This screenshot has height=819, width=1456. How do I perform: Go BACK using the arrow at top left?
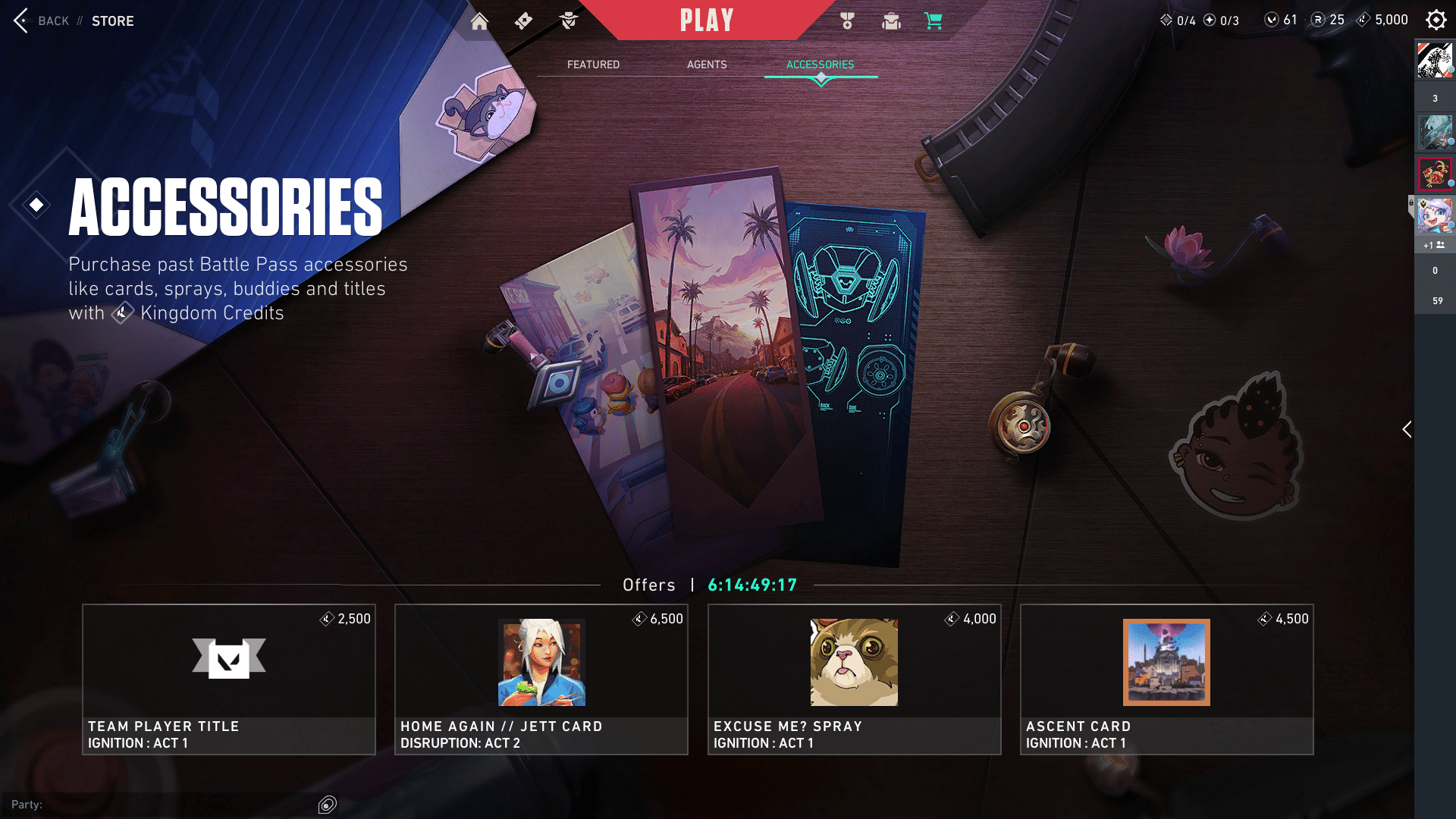pos(20,20)
